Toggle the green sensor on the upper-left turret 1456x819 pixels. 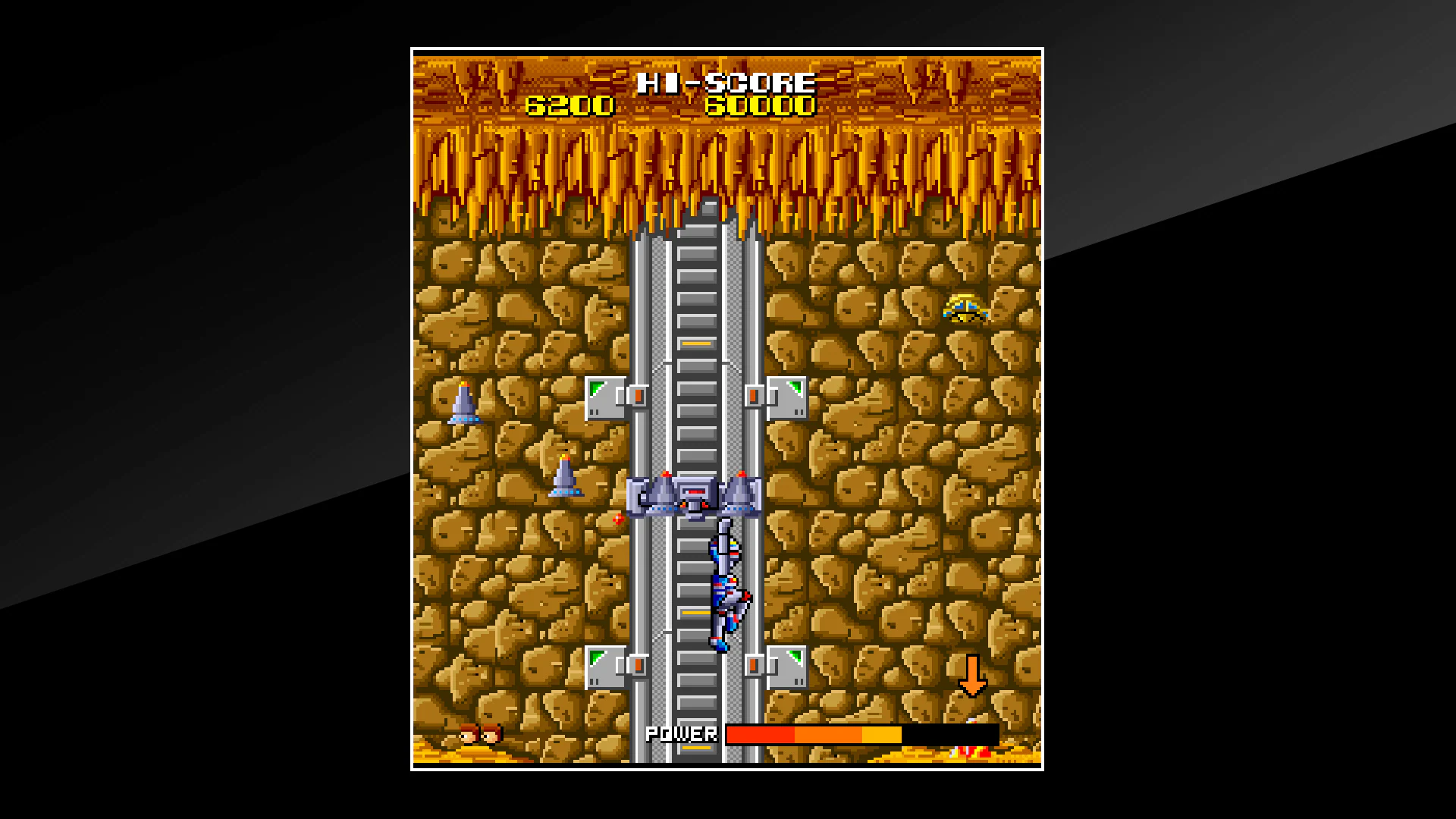595,388
